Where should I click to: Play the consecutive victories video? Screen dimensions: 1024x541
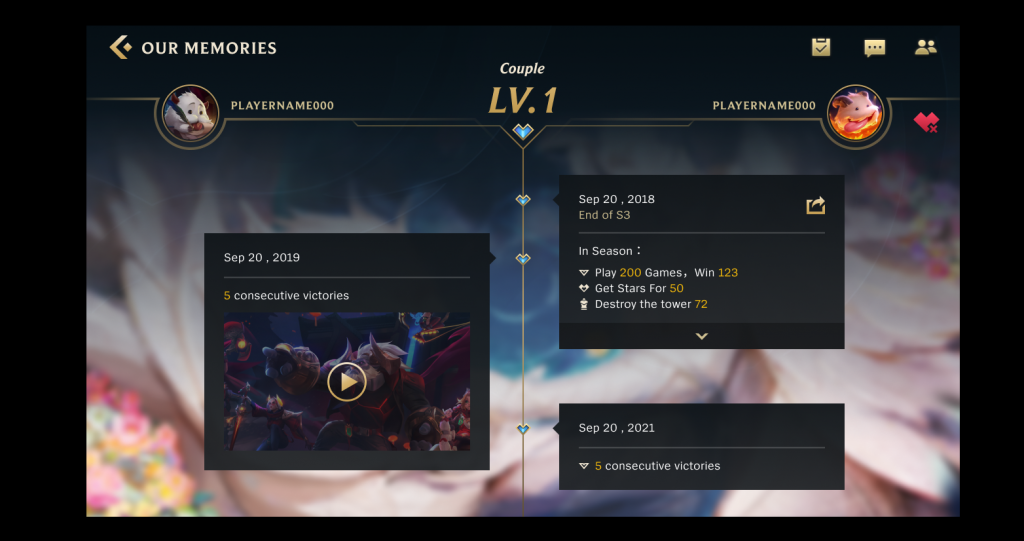point(347,381)
